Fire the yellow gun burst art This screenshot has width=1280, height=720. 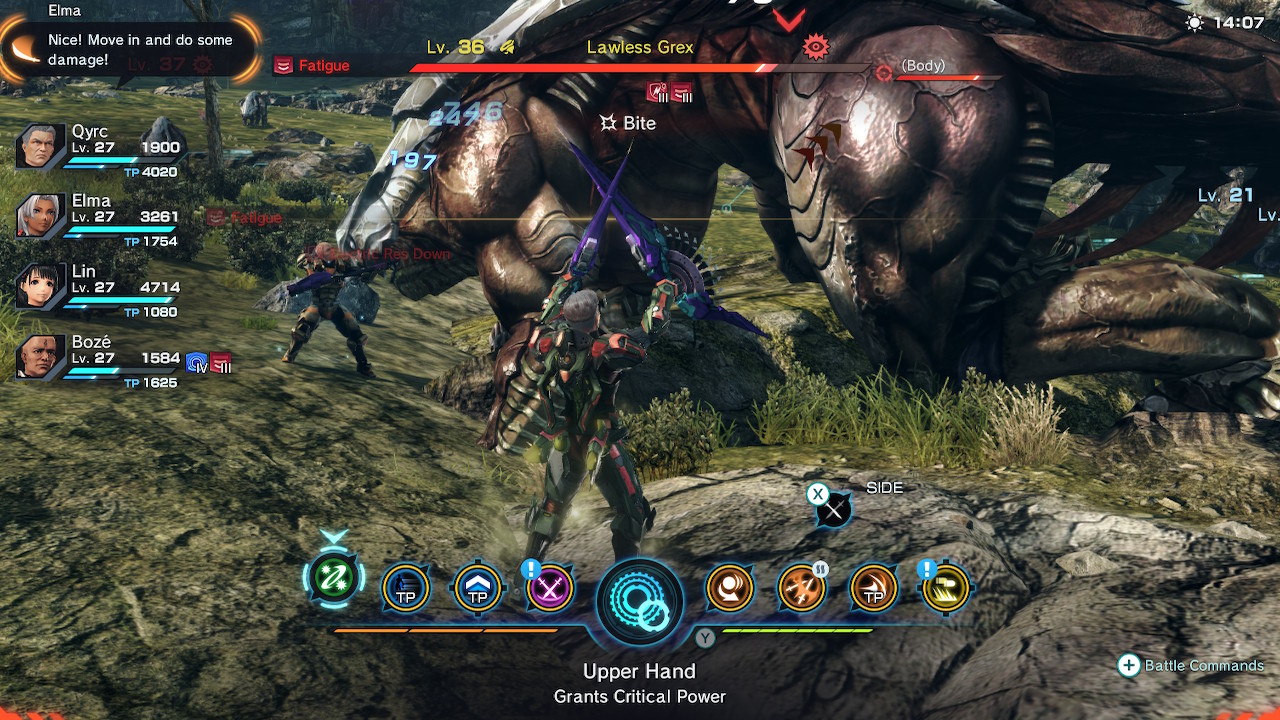coord(945,589)
